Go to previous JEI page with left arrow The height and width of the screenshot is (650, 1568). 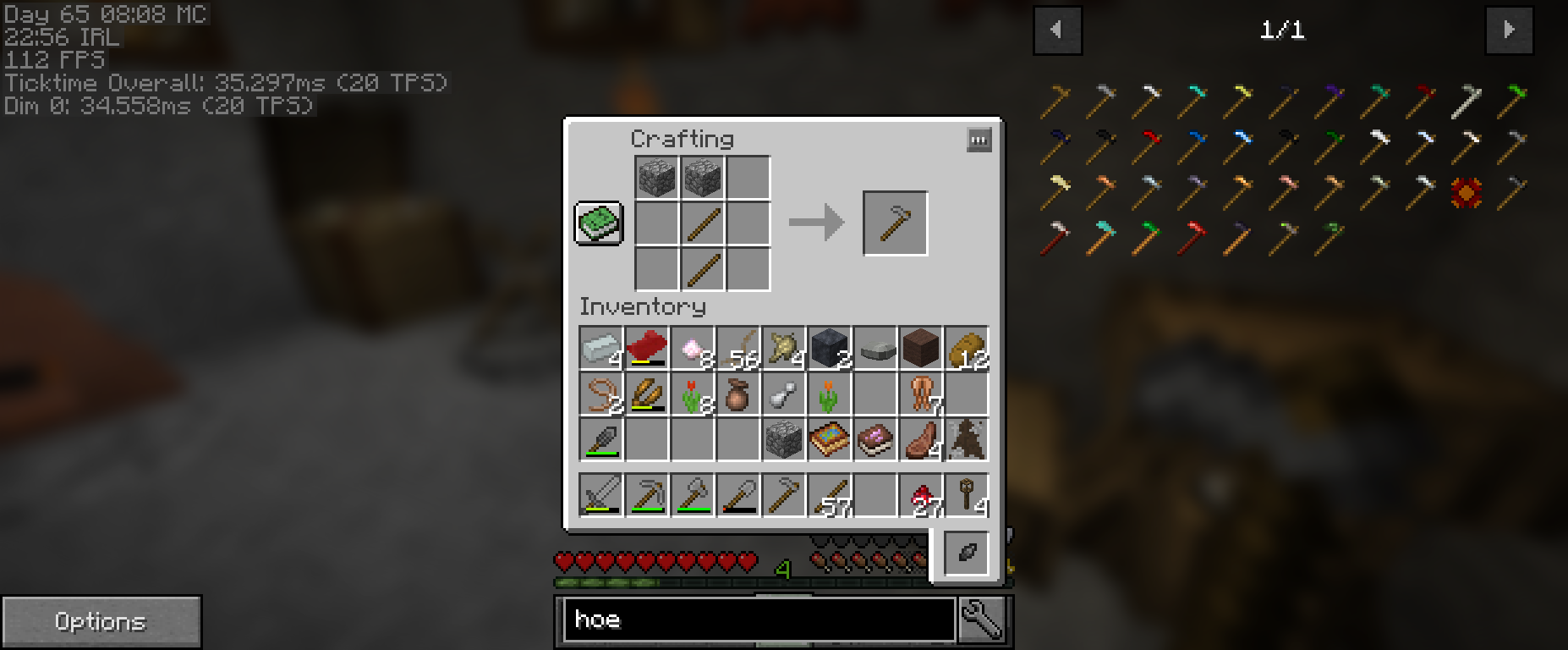(x=1056, y=29)
